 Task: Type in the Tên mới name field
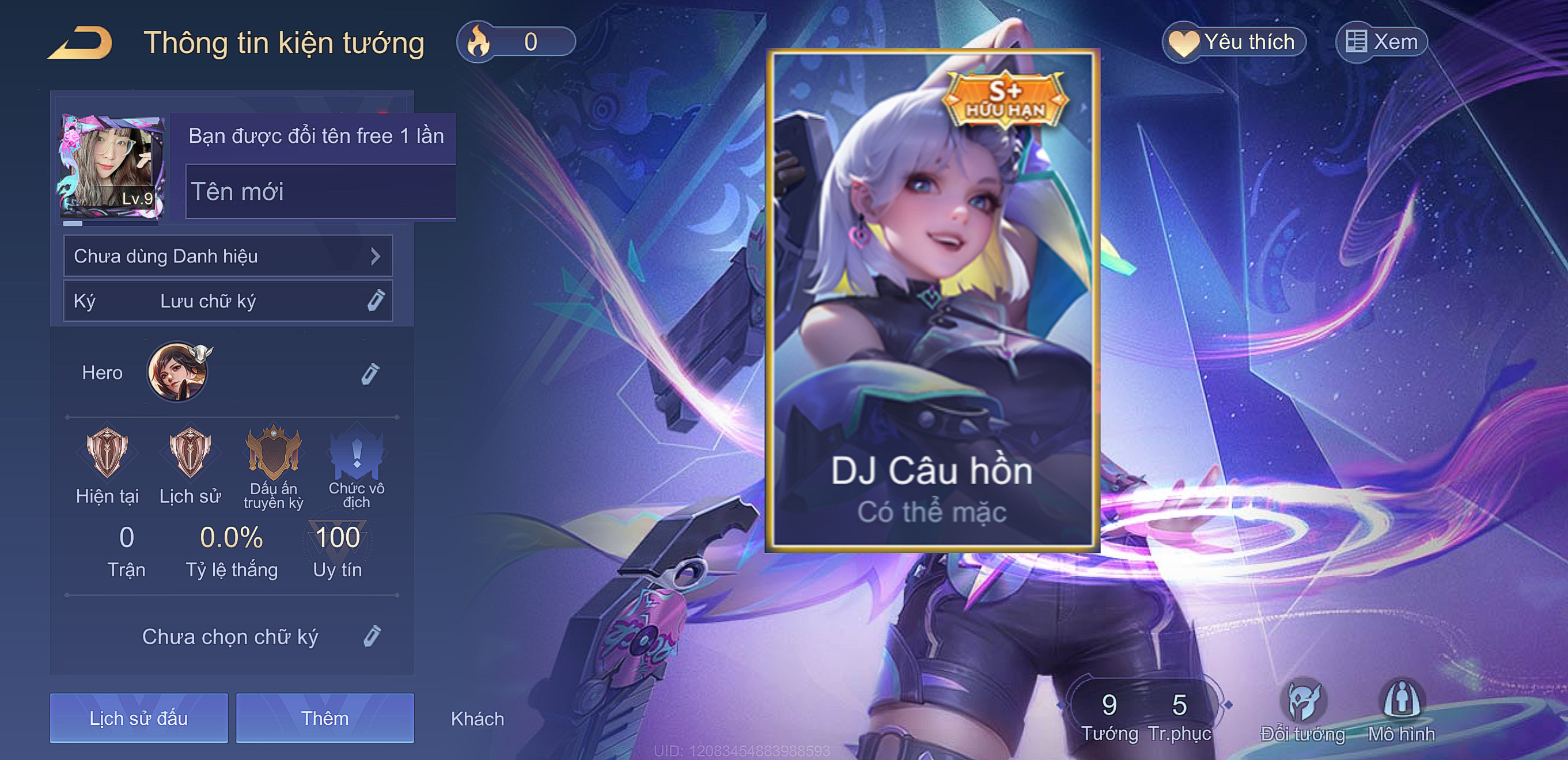(x=321, y=192)
